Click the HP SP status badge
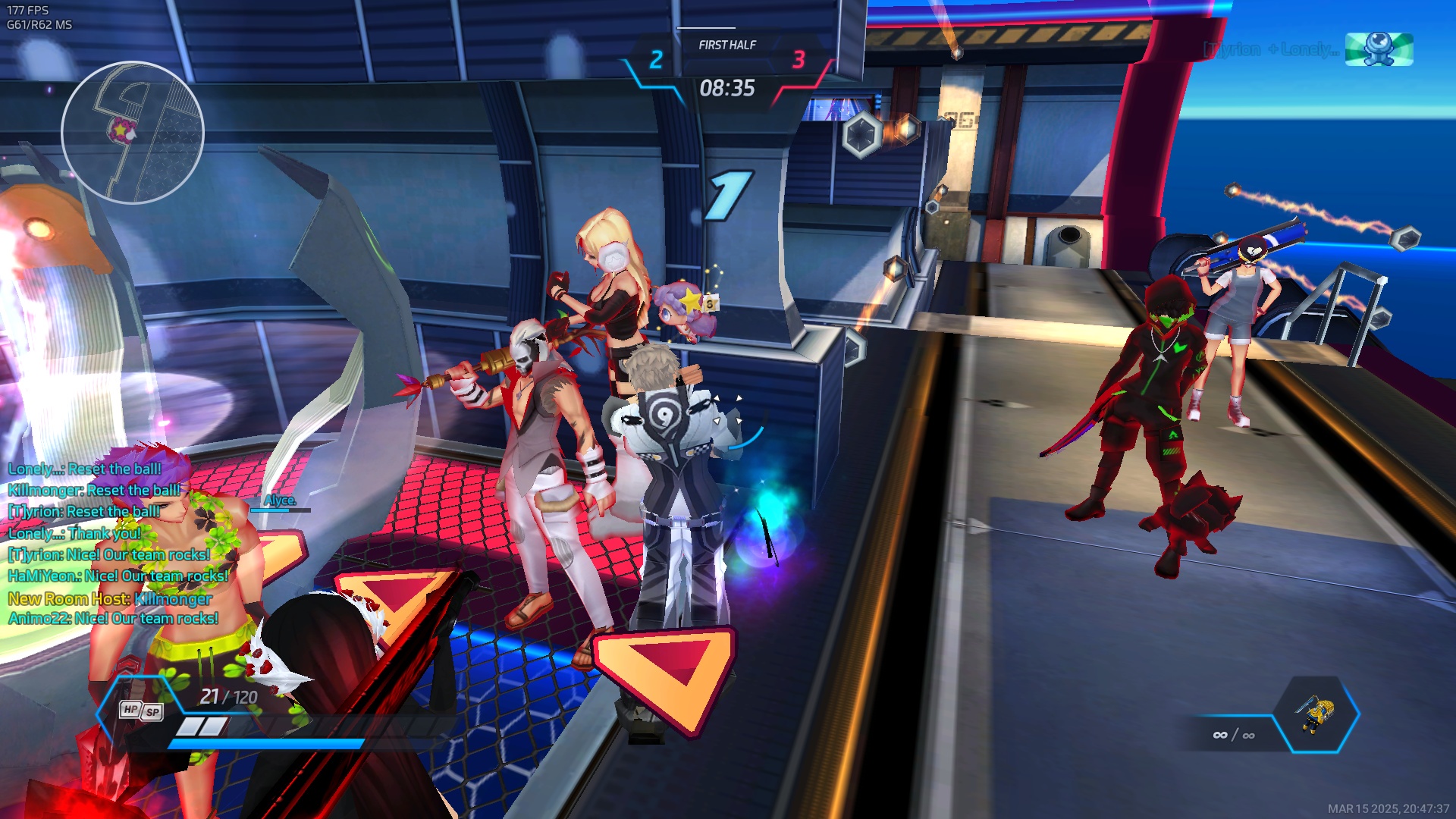Image resolution: width=1456 pixels, height=819 pixels. (x=141, y=711)
